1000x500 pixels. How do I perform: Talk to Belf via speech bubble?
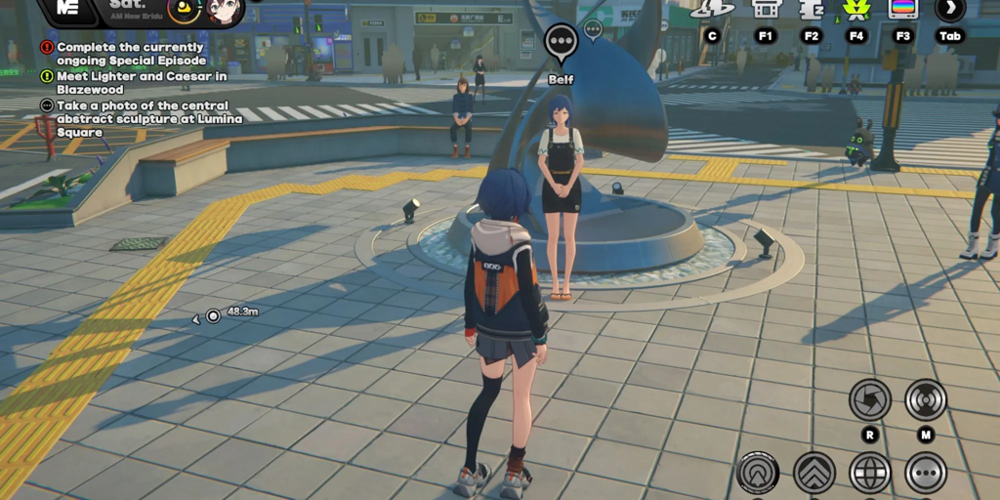561,42
